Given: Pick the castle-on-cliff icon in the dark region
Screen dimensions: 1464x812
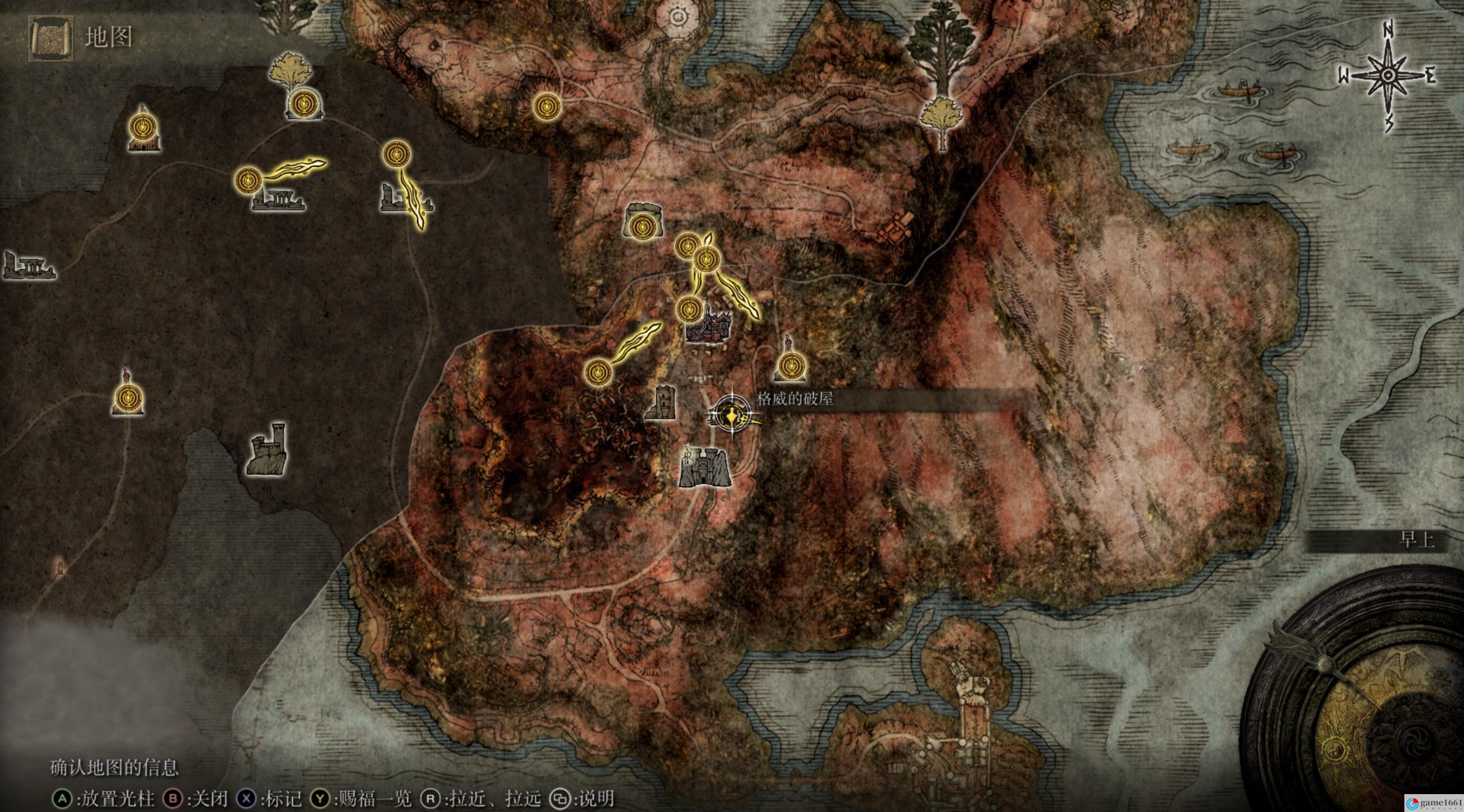Looking at the screenshot, I should click(x=268, y=450).
